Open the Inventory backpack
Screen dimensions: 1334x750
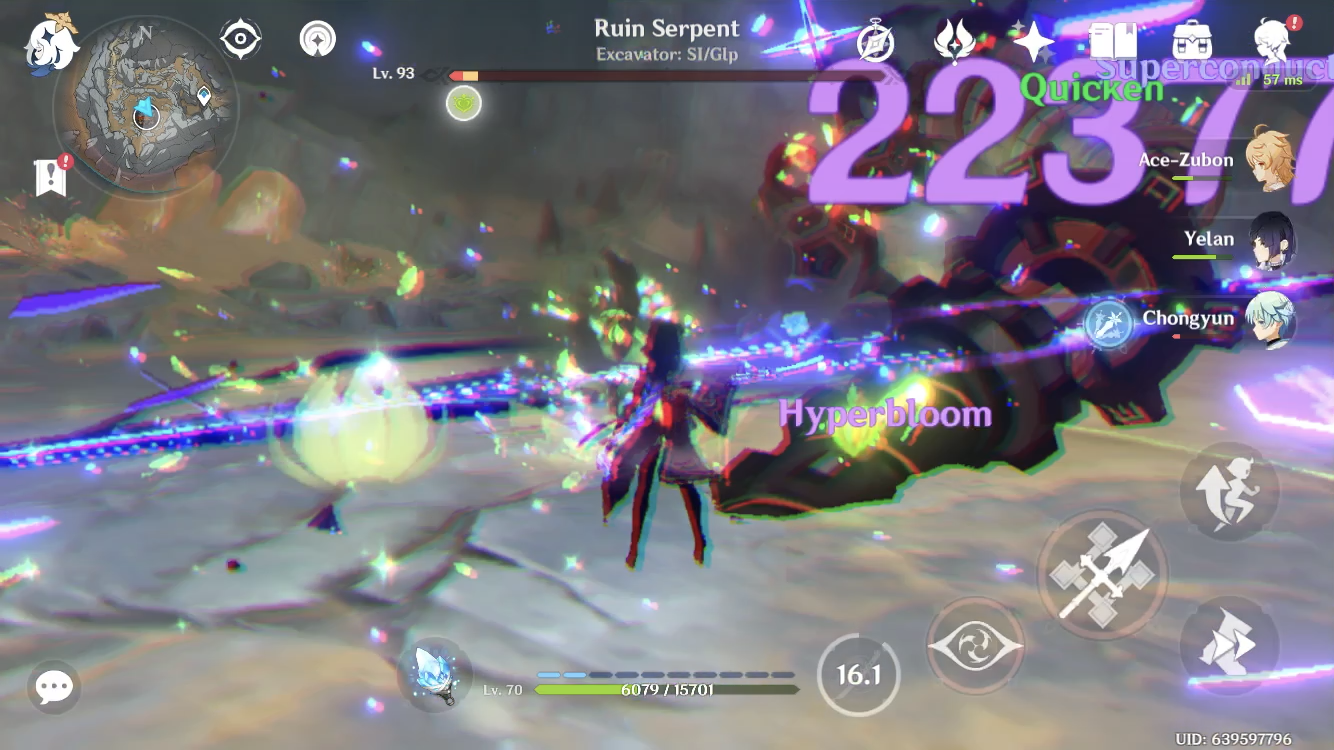[x=1190, y=40]
